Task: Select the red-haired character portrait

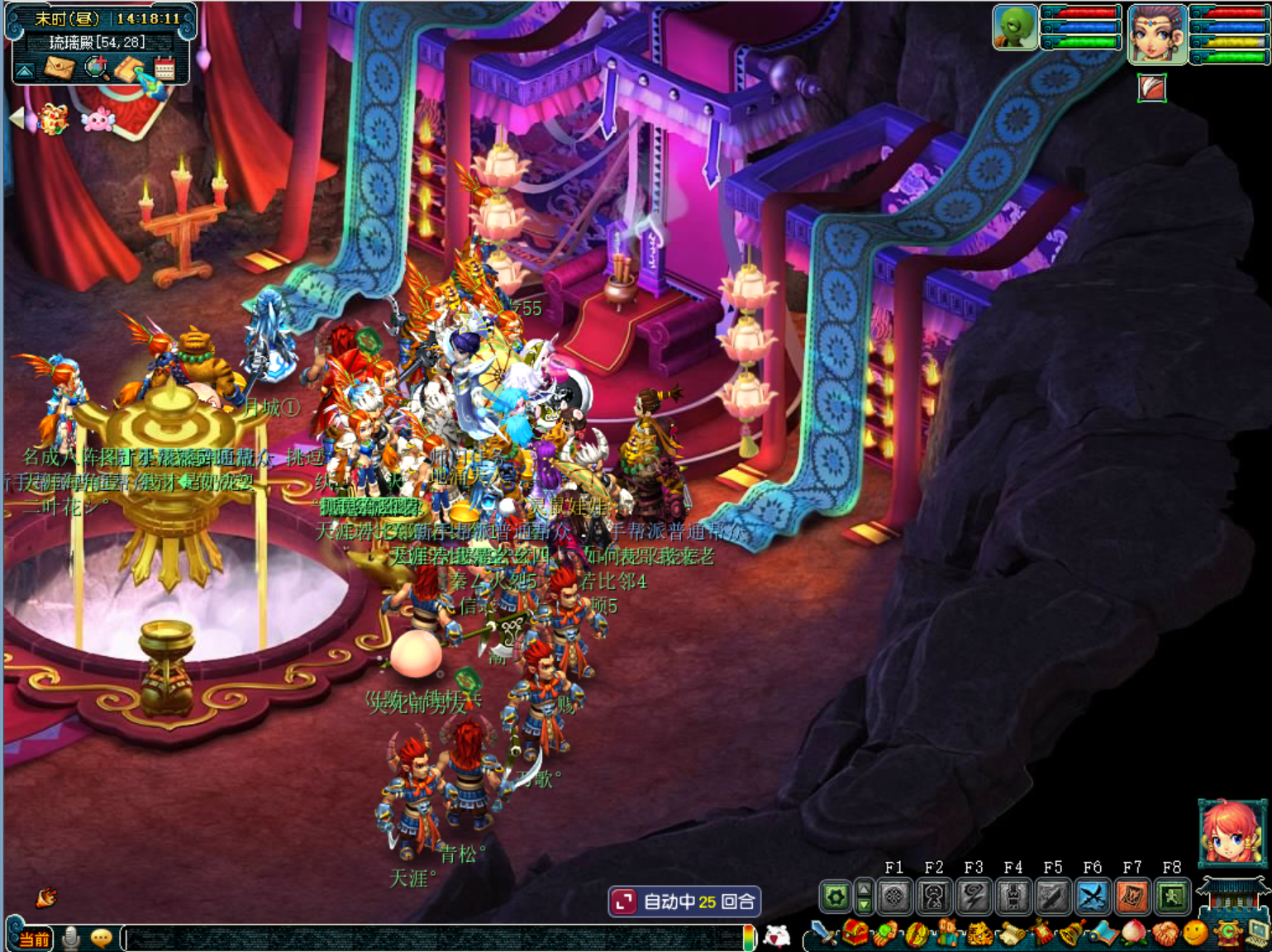Action: (1232, 833)
